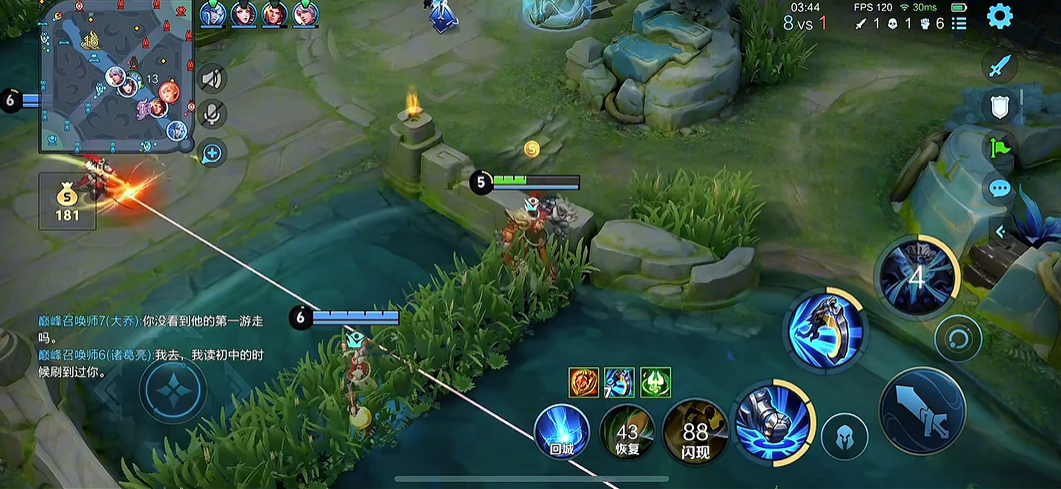
Task: Click the blue plus chat bubble icon
Action: pyautogui.click(x=212, y=153)
